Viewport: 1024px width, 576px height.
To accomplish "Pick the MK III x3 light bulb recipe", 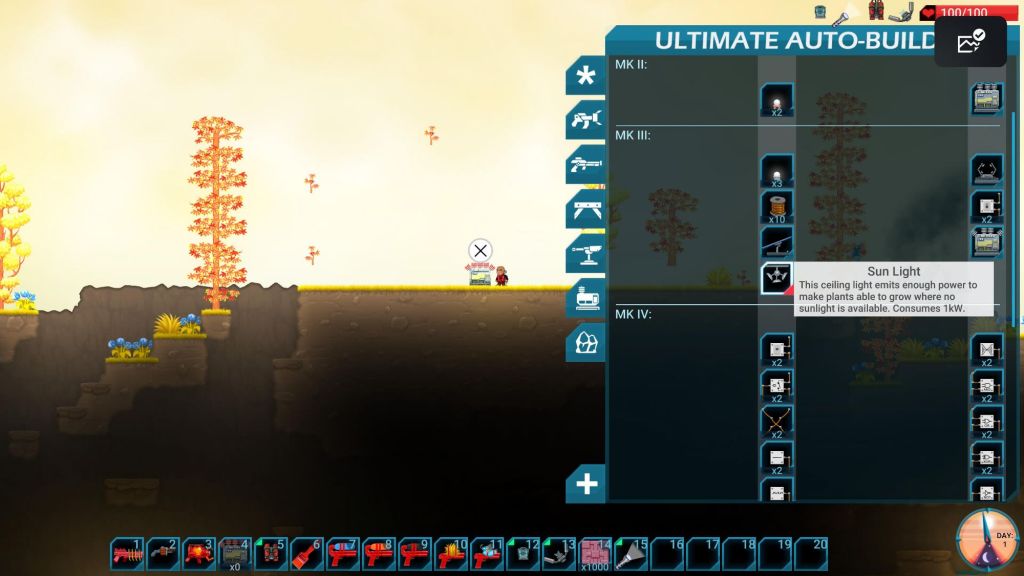I will coord(777,171).
